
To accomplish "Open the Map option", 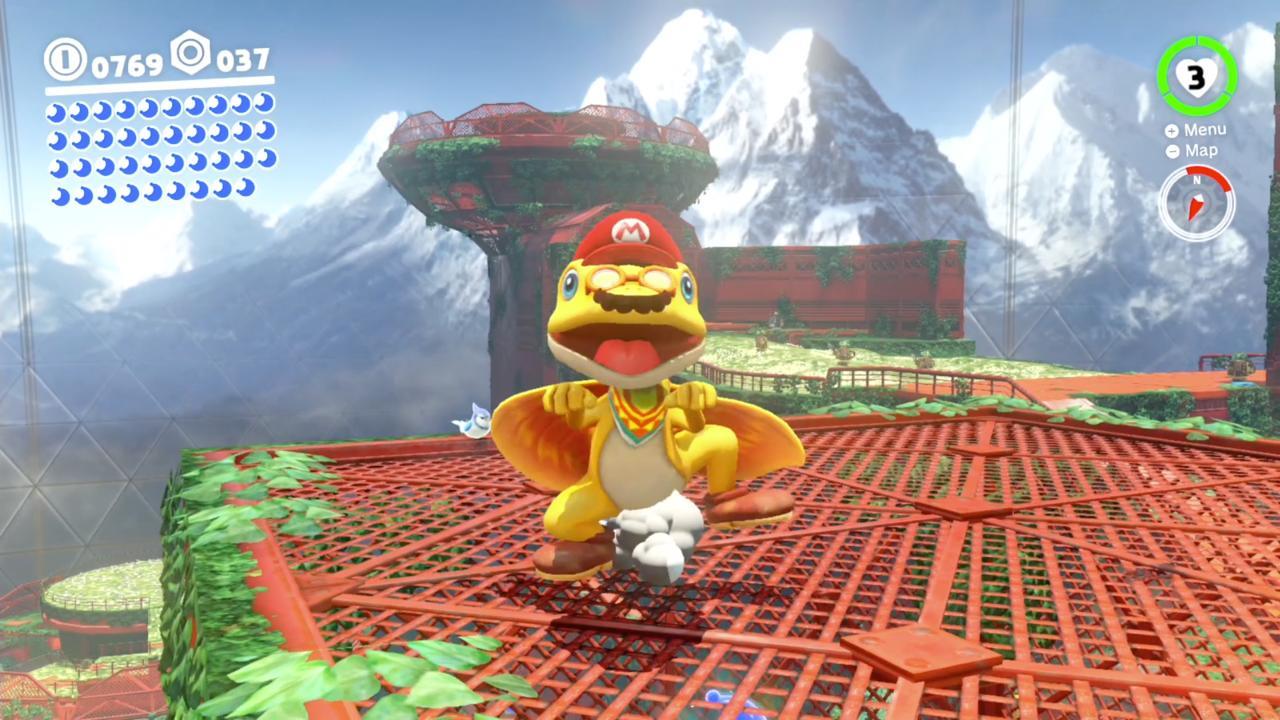I will [1193, 151].
